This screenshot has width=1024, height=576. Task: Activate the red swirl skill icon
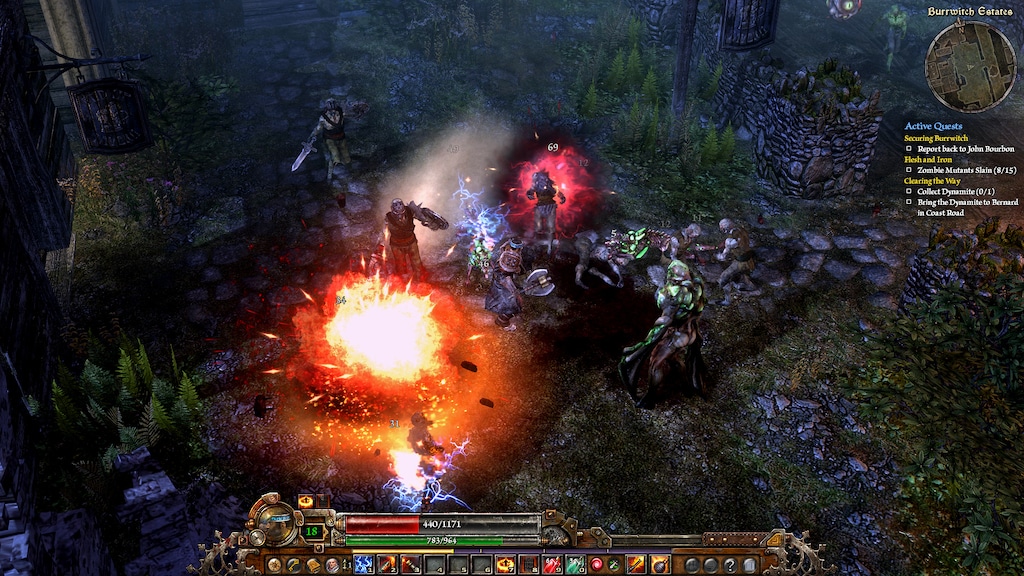[x=598, y=565]
